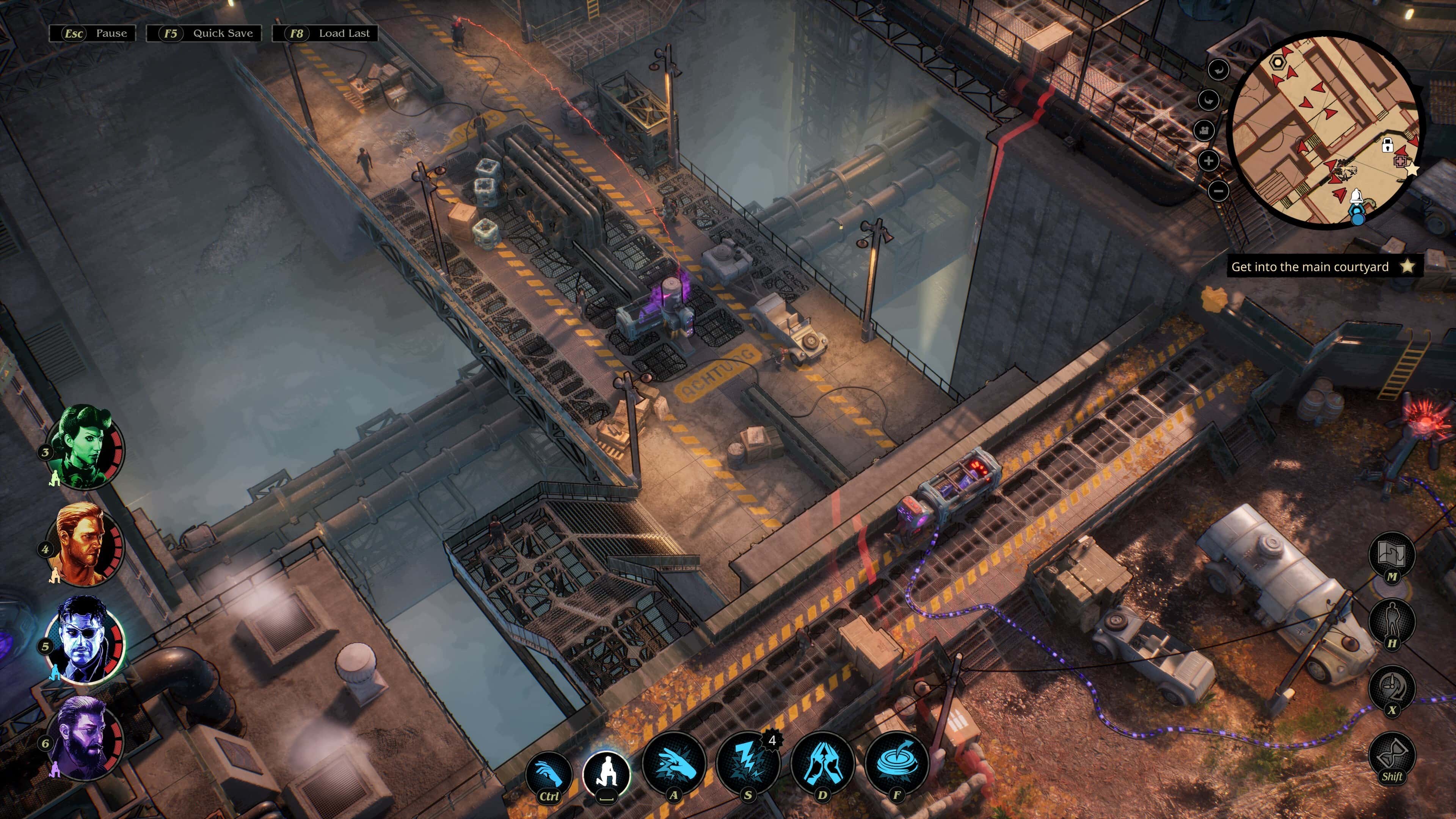This screenshot has height=819, width=1456.
Task: Rotate the minimap camera counter-clockwise
Action: coord(1219,69)
